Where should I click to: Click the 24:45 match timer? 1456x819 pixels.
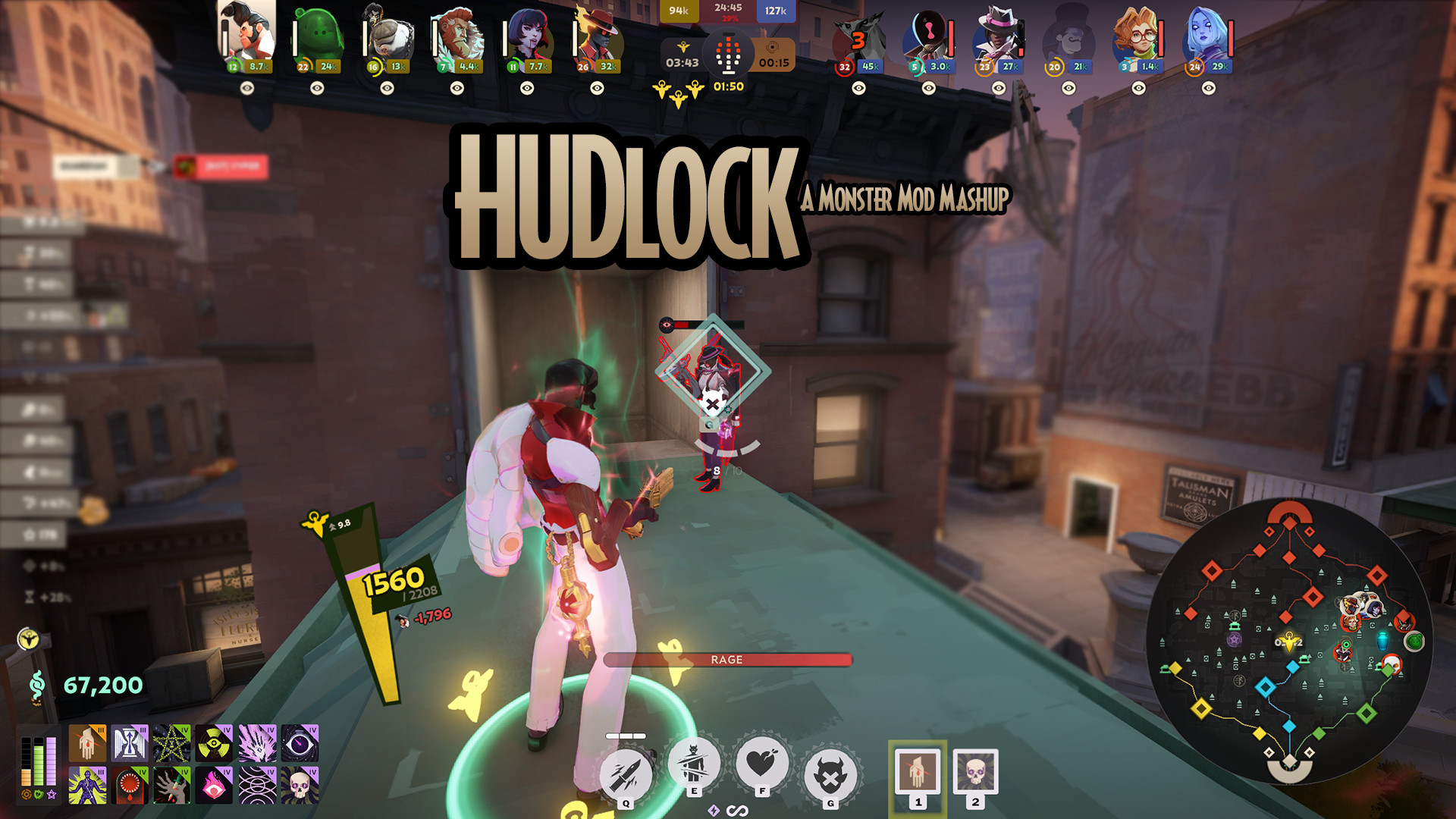(x=730, y=10)
